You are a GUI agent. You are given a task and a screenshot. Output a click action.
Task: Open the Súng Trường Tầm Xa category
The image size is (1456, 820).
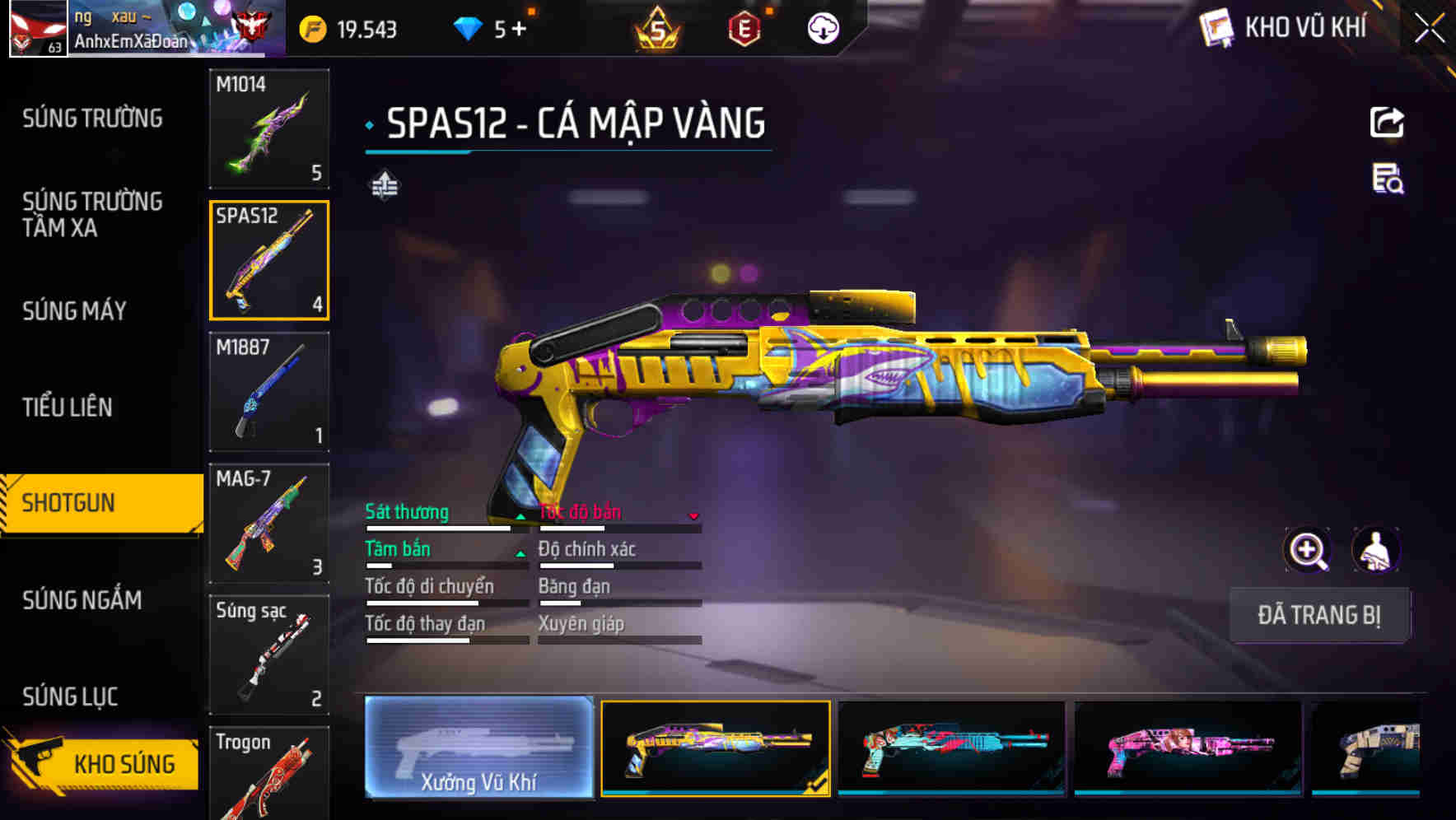pos(92,214)
